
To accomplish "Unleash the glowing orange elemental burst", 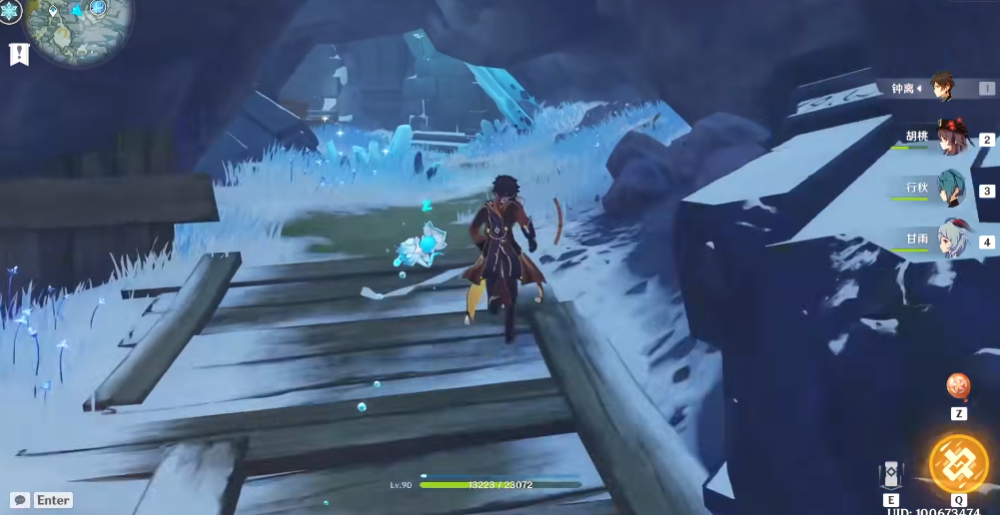I will point(958,464).
